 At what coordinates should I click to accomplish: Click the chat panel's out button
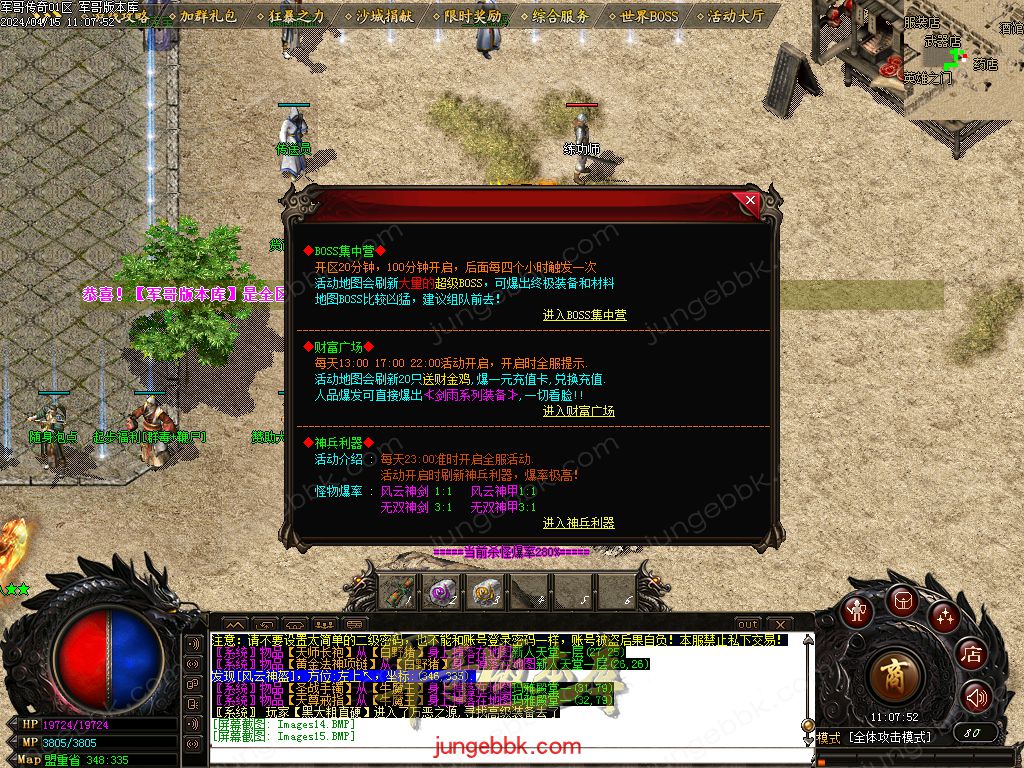pyautogui.click(x=748, y=625)
